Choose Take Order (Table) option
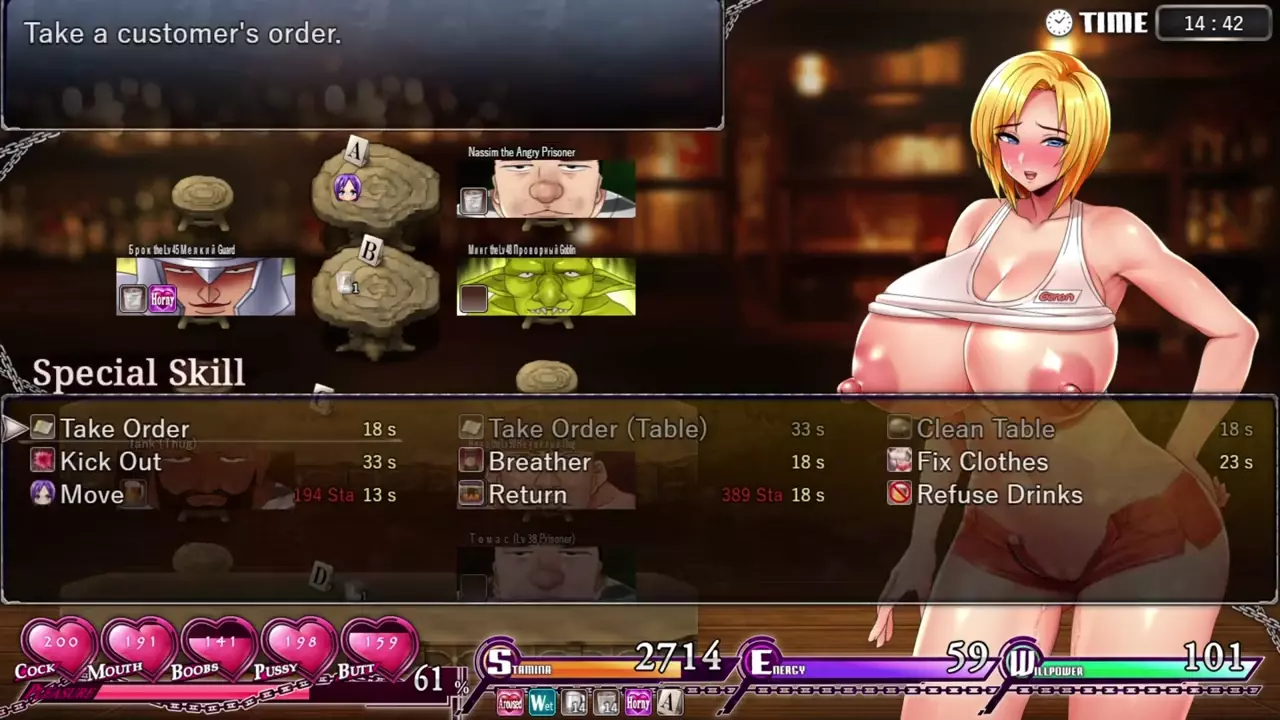Image resolution: width=1280 pixels, height=720 pixels. 597,429
